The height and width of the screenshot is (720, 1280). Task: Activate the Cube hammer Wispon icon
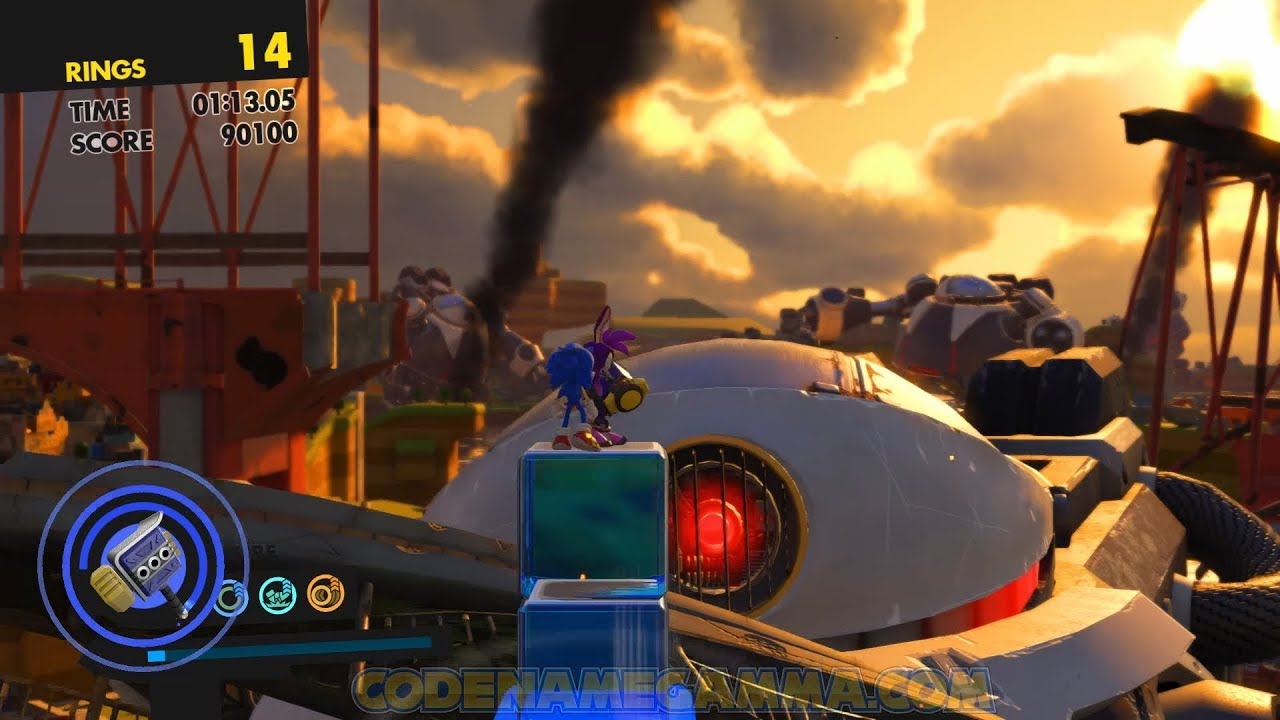click(141, 567)
